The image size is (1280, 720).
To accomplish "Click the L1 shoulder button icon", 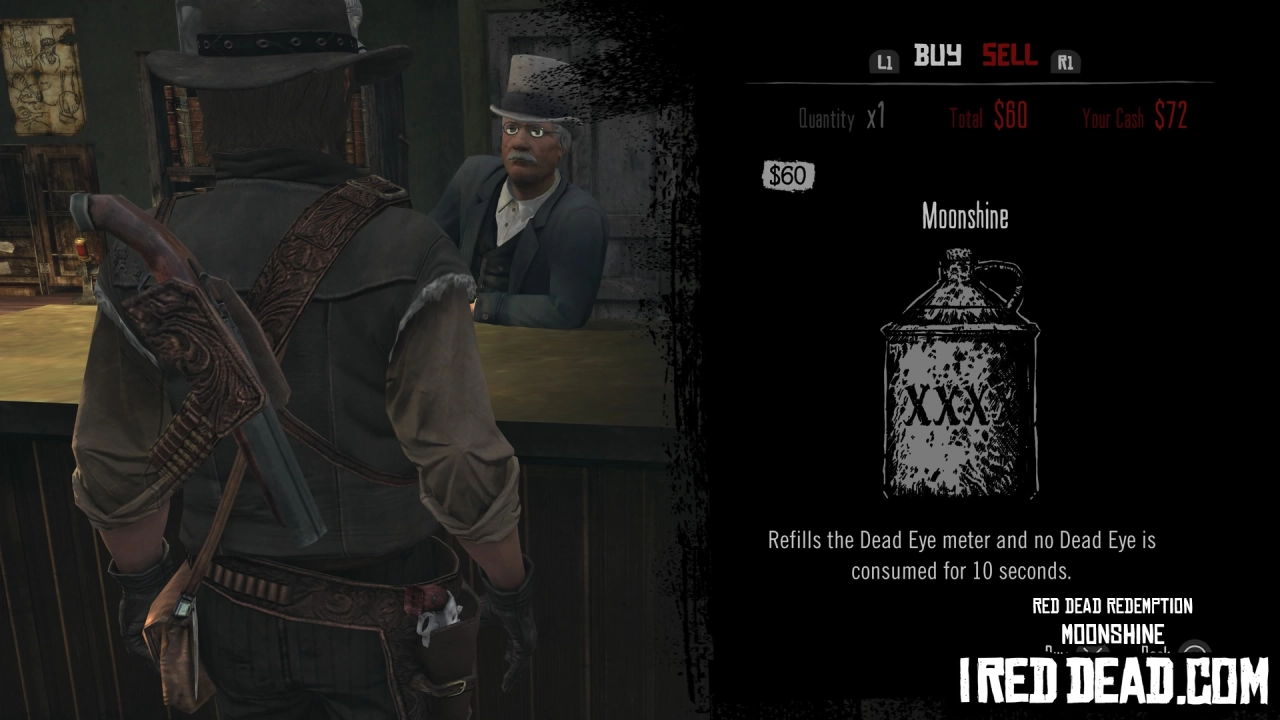I will pos(884,61).
